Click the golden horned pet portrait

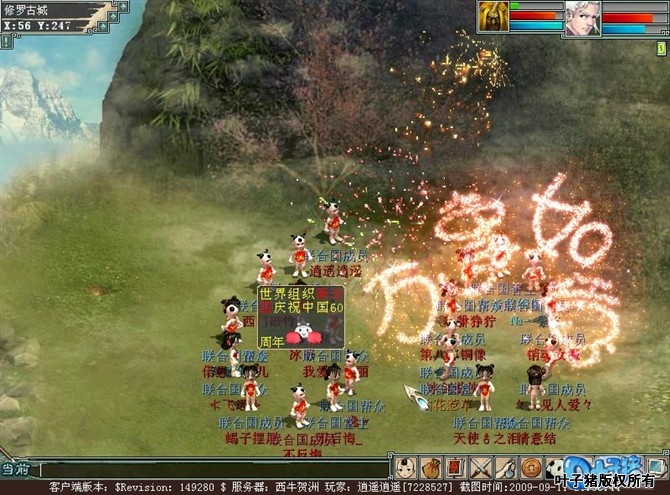click(x=492, y=17)
